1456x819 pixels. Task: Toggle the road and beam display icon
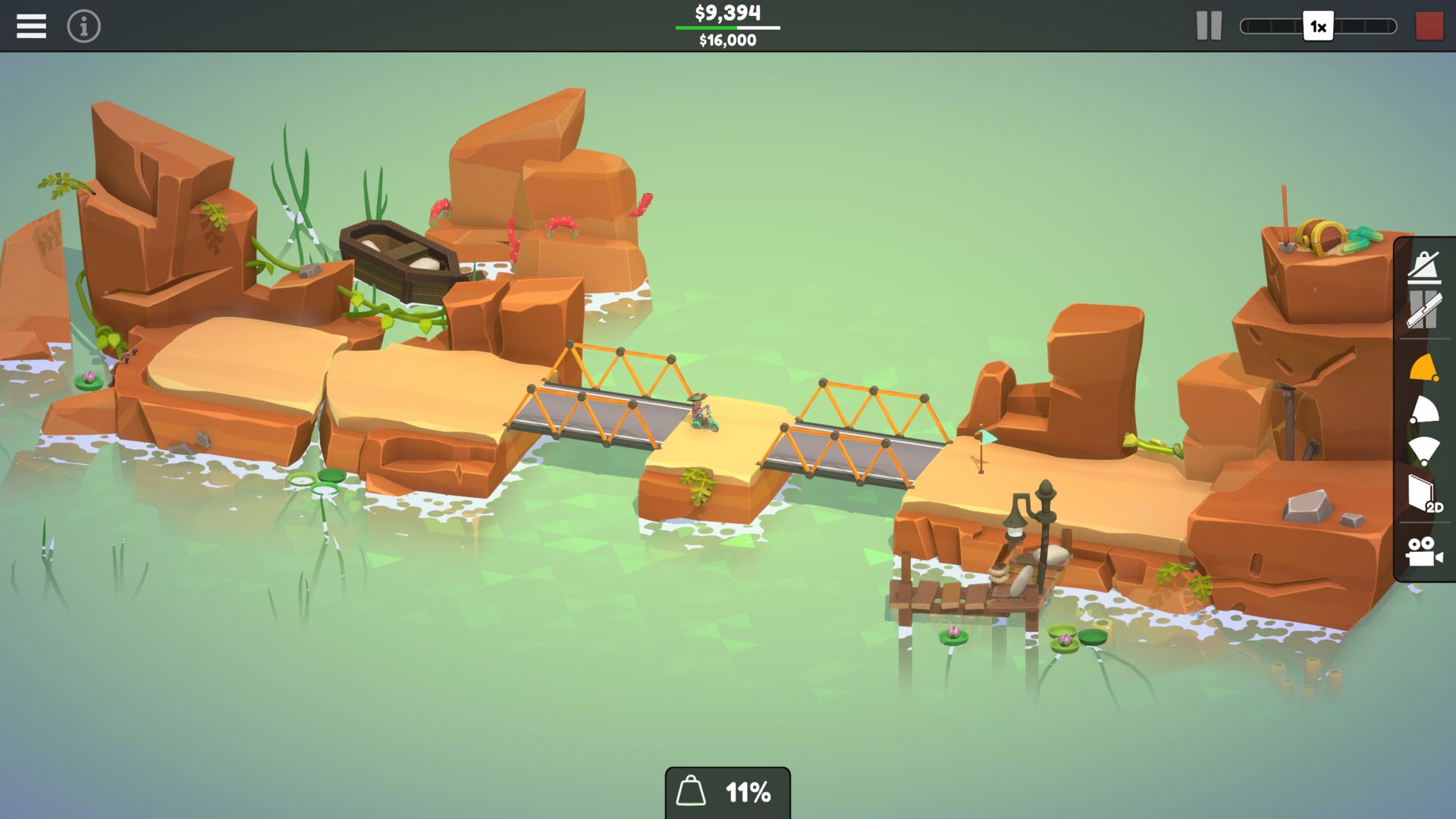pos(1424,311)
